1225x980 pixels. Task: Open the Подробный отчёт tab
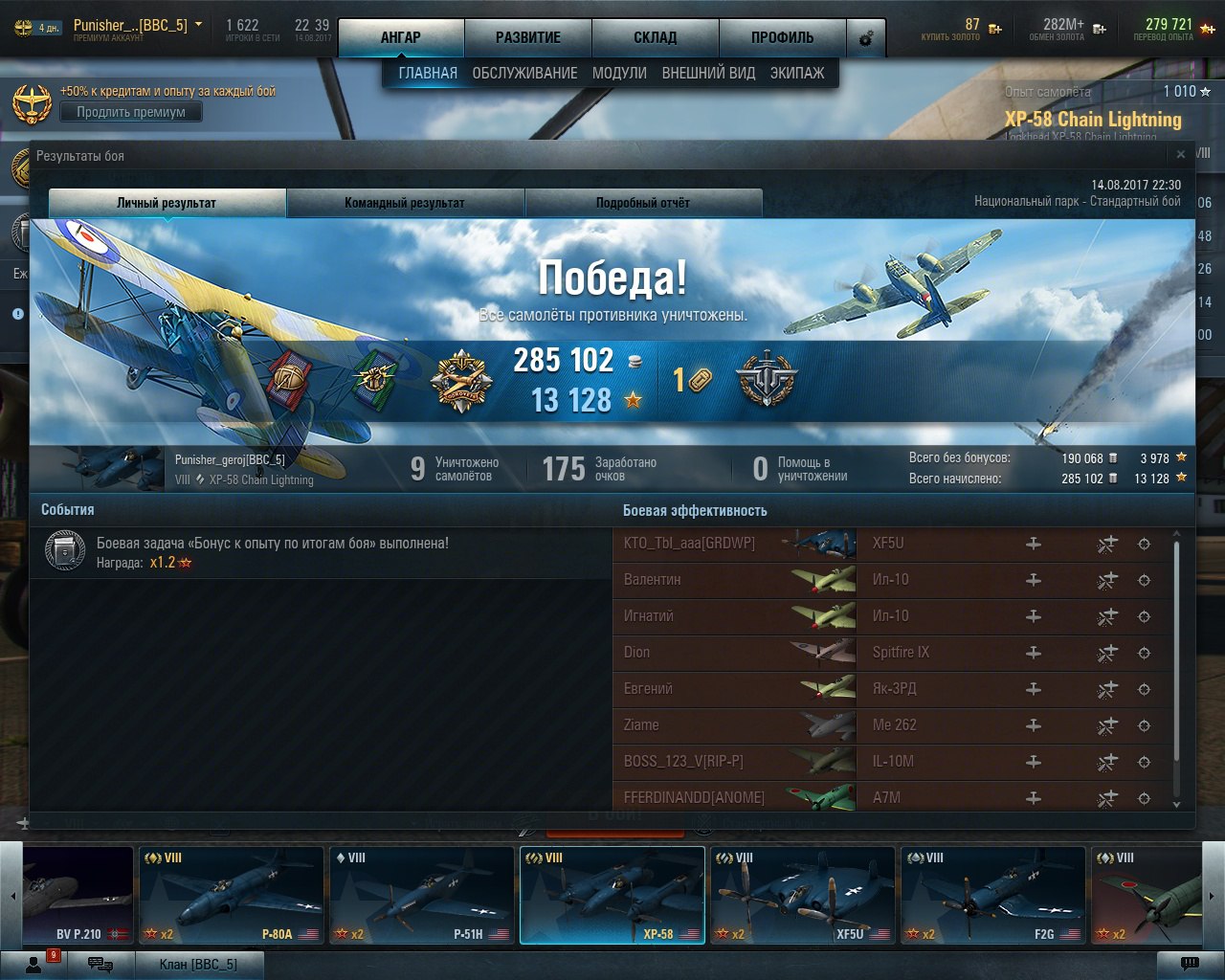click(643, 203)
